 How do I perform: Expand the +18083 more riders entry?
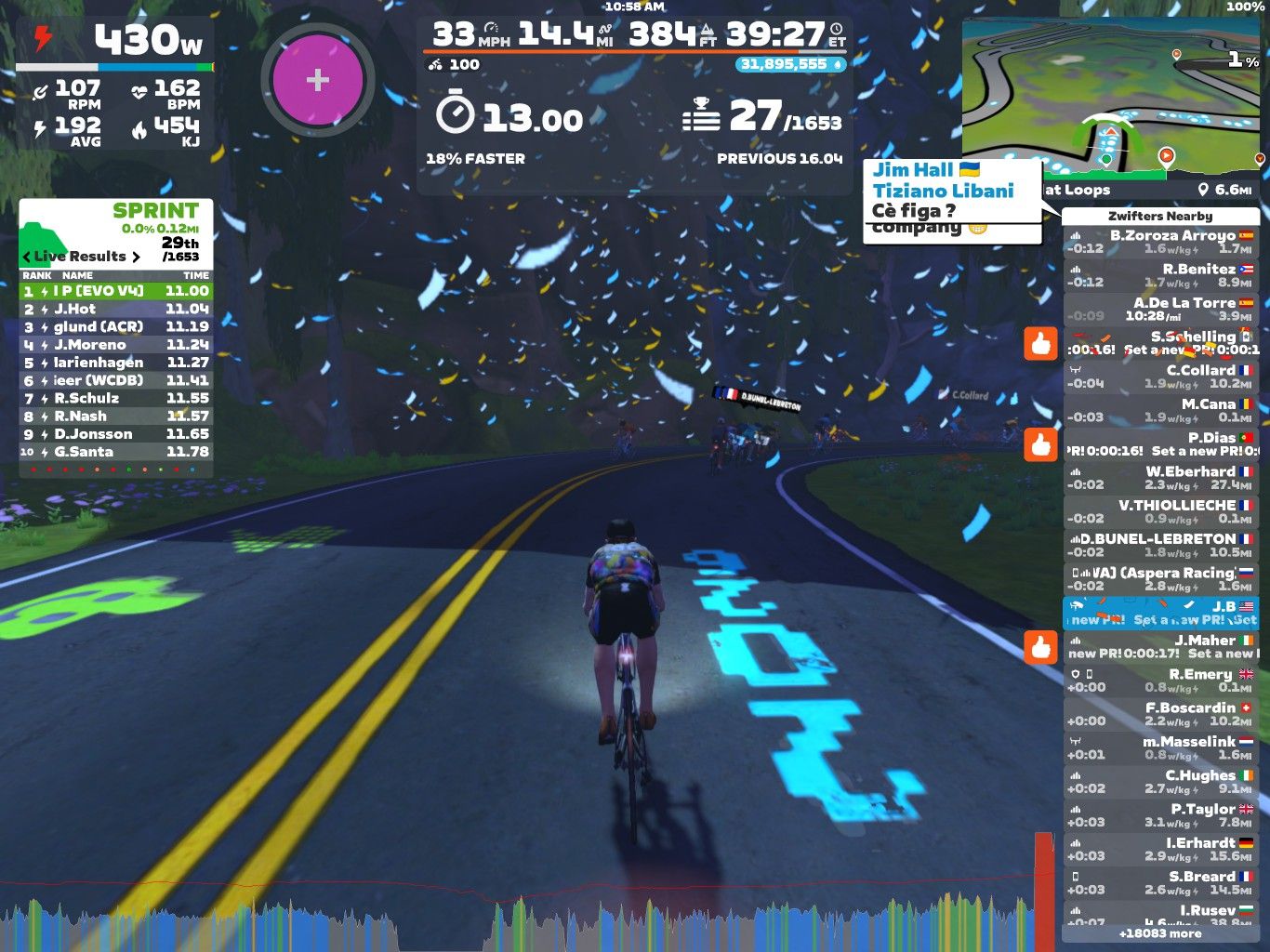1160,933
